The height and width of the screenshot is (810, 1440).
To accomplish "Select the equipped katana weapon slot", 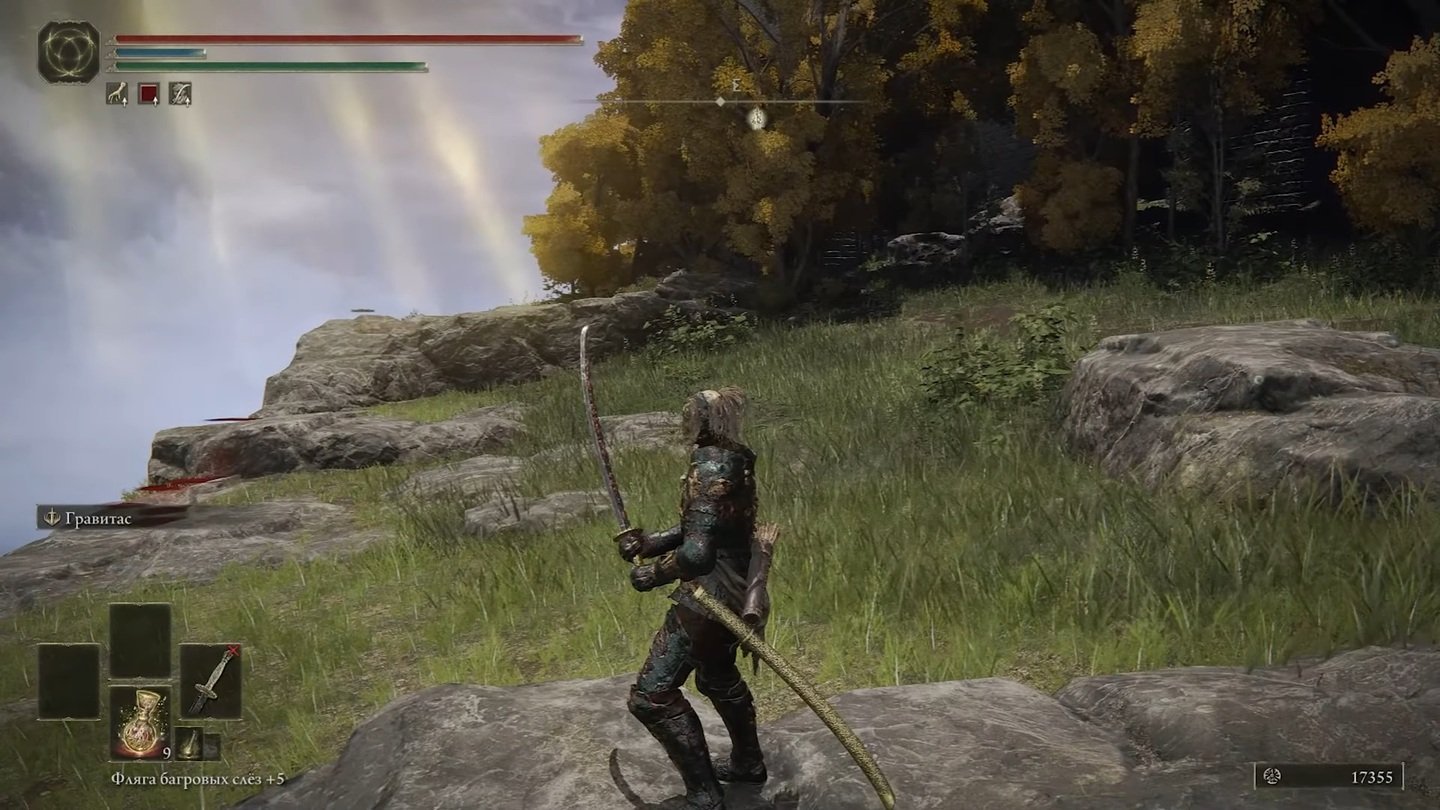I will tap(210, 680).
